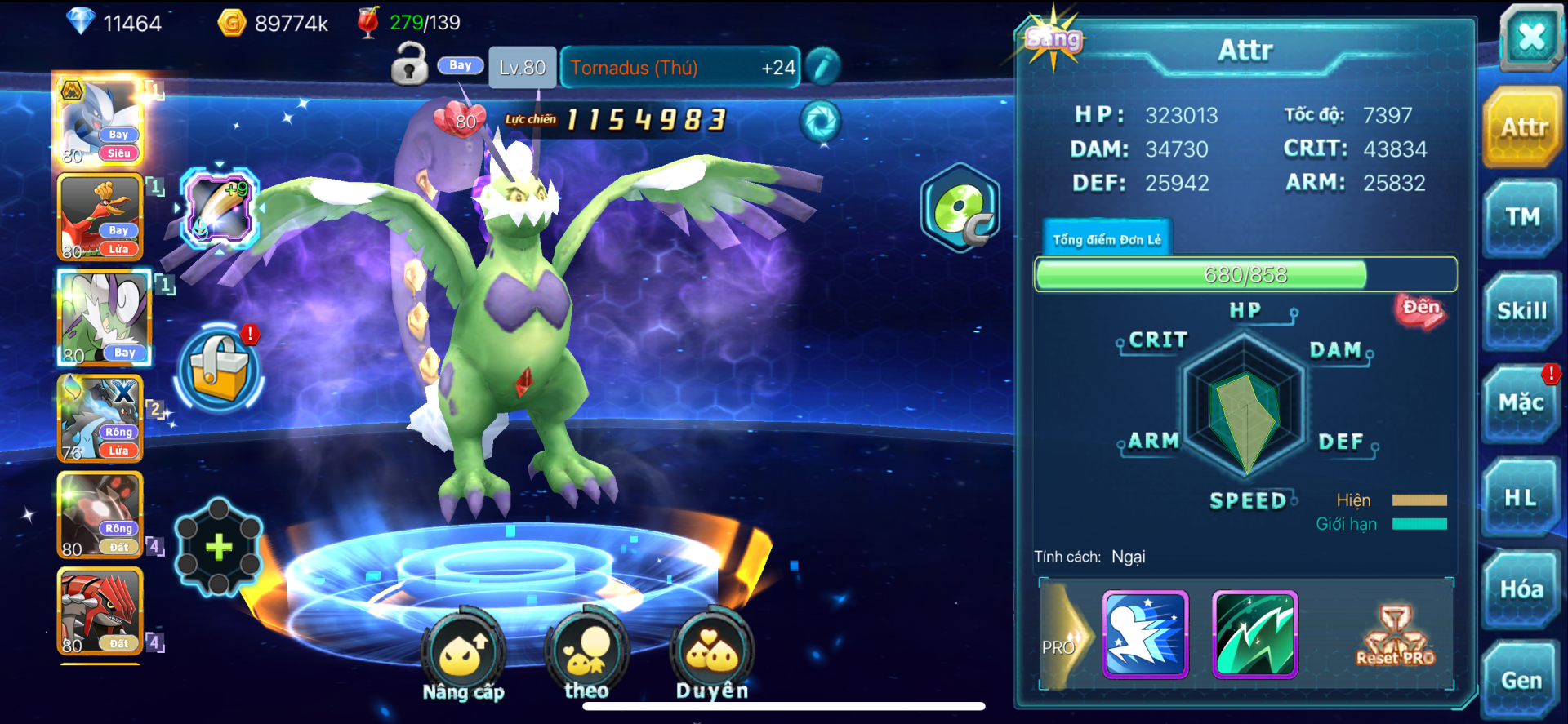Viewport: 1568px width, 724px height.
Task: Edit the Tornadus name with pencil icon
Action: 822,67
